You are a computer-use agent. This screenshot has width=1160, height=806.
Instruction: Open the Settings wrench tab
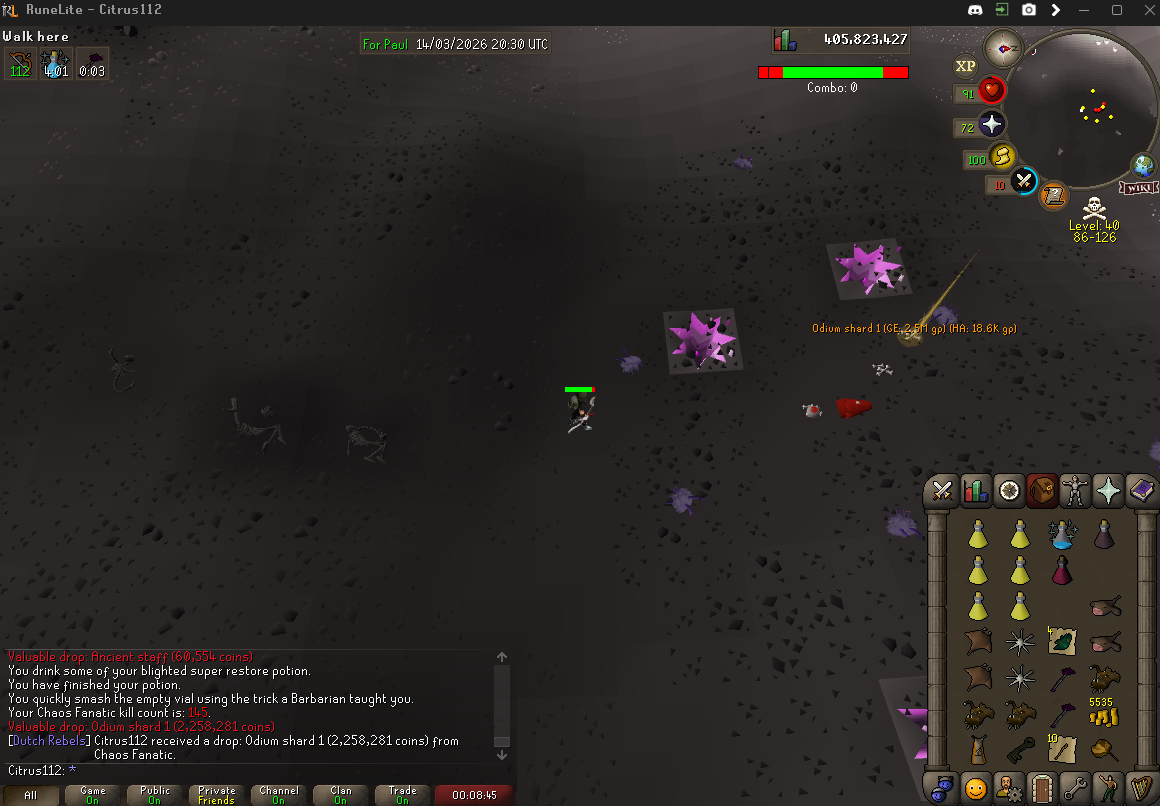pyautogui.click(x=1074, y=788)
